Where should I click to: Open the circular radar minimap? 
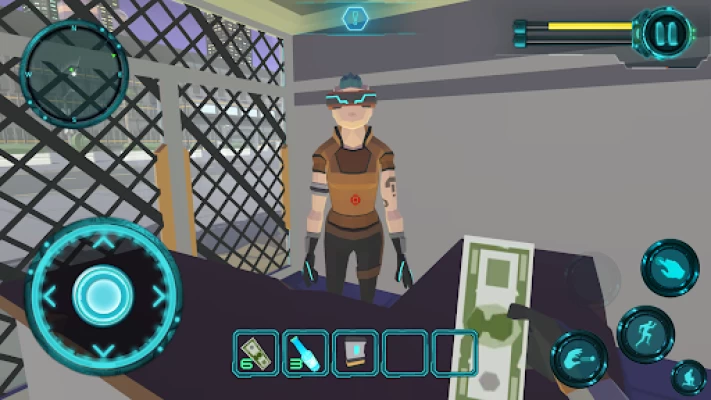click(73, 72)
